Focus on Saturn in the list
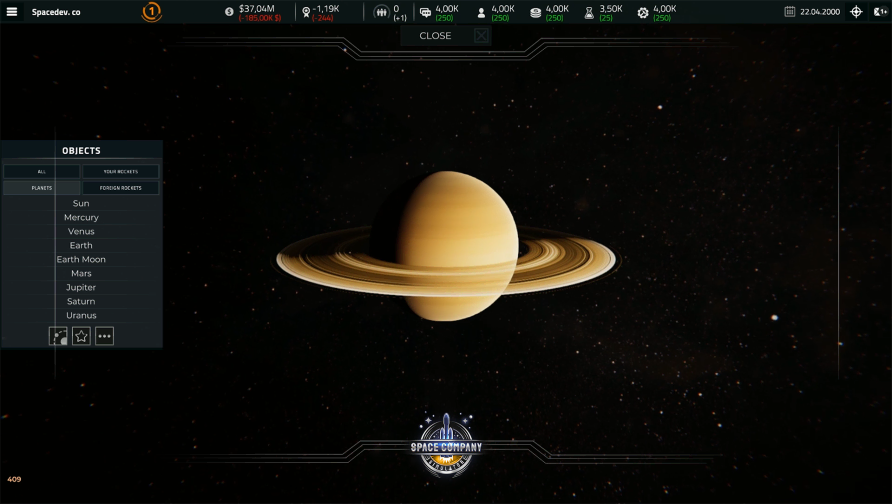This screenshot has height=504, width=892. click(x=81, y=302)
